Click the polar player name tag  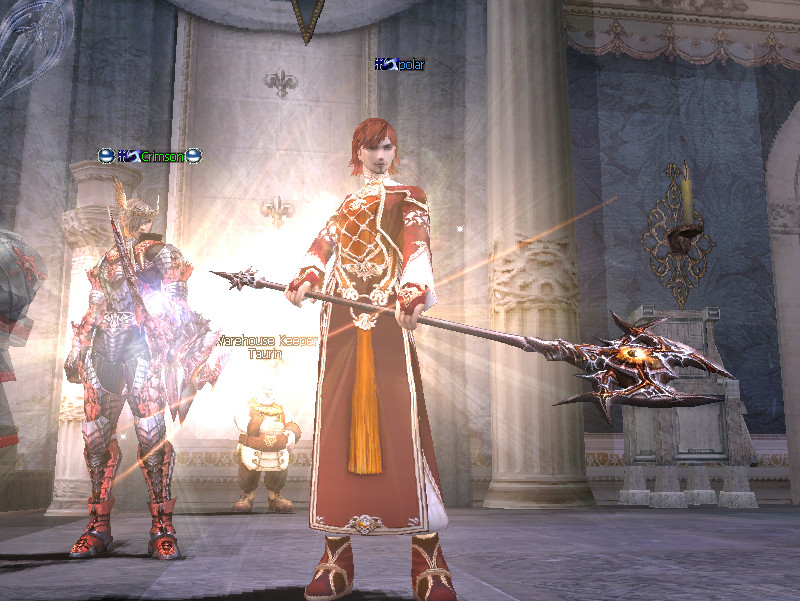pyautogui.click(x=401, y=65)
